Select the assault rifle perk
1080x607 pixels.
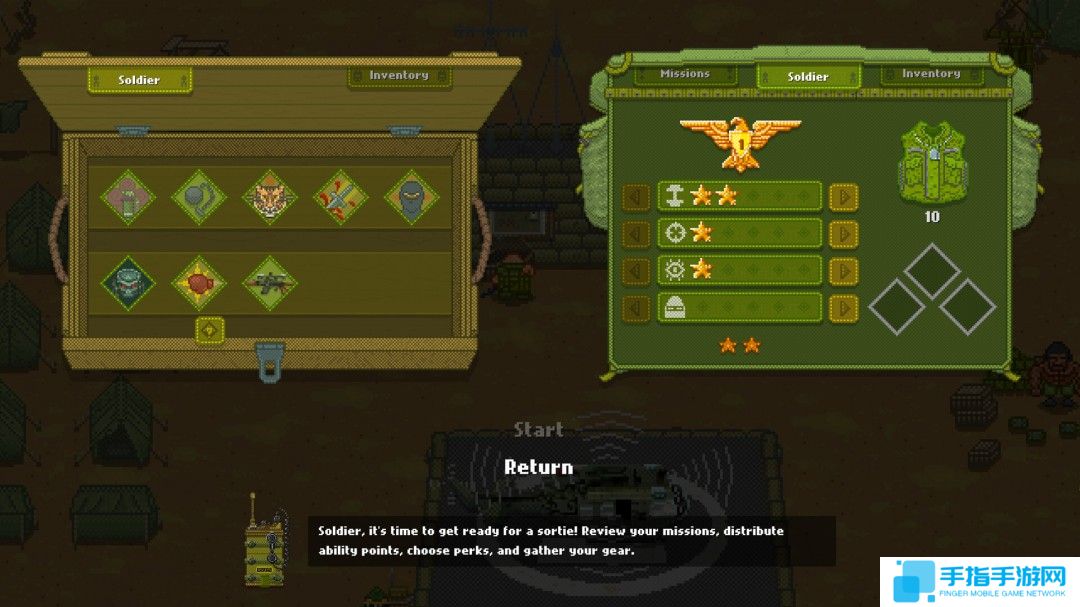[270, 284]
